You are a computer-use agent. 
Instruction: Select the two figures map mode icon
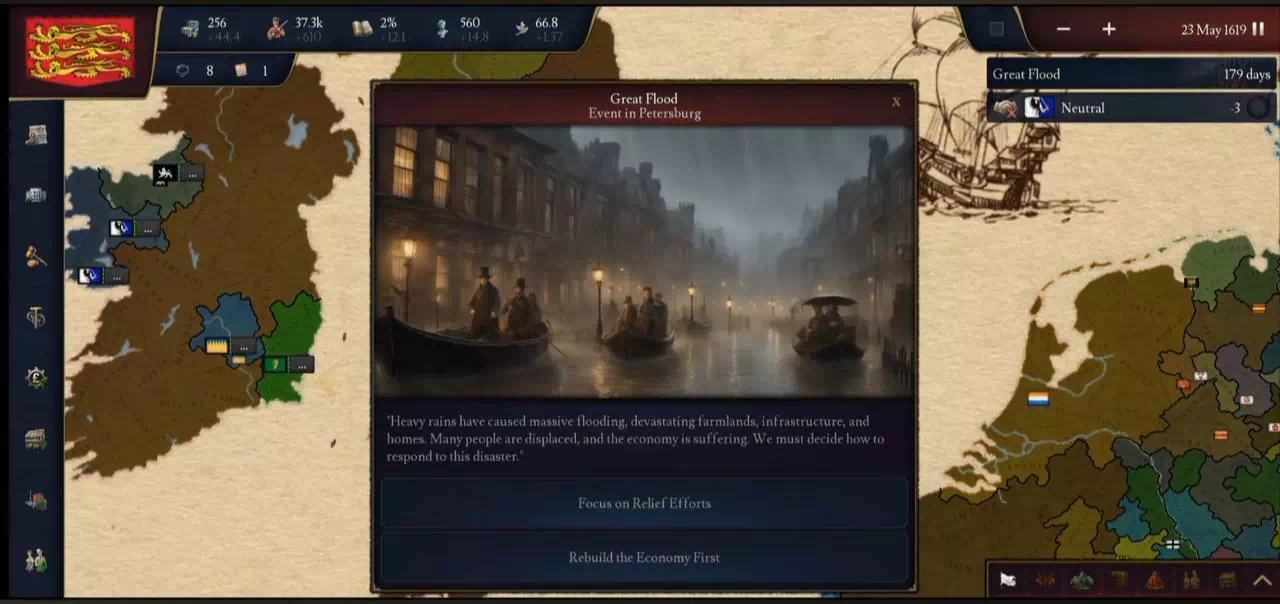click(x=1191, y=580)
